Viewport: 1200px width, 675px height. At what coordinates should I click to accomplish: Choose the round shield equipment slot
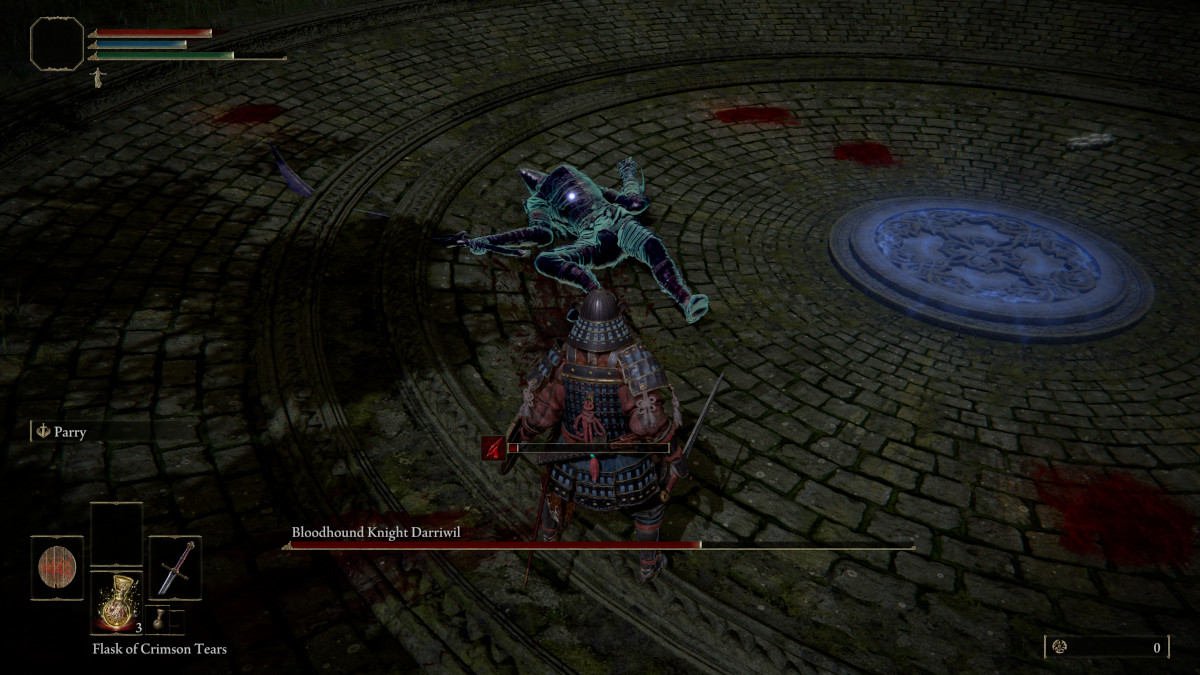tap(57, 568)
